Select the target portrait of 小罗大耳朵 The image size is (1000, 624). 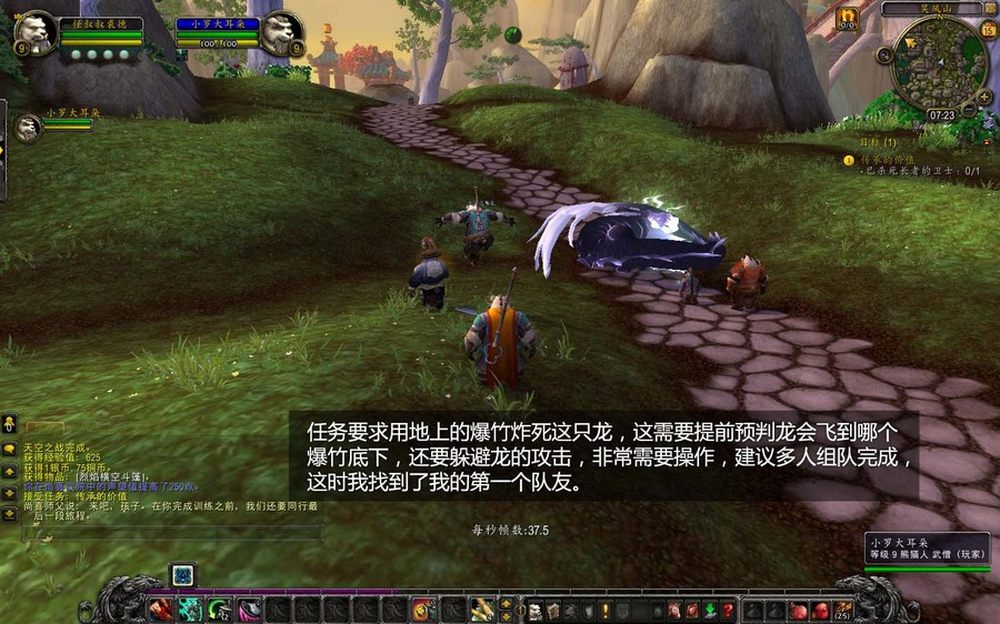coord(279,33)
